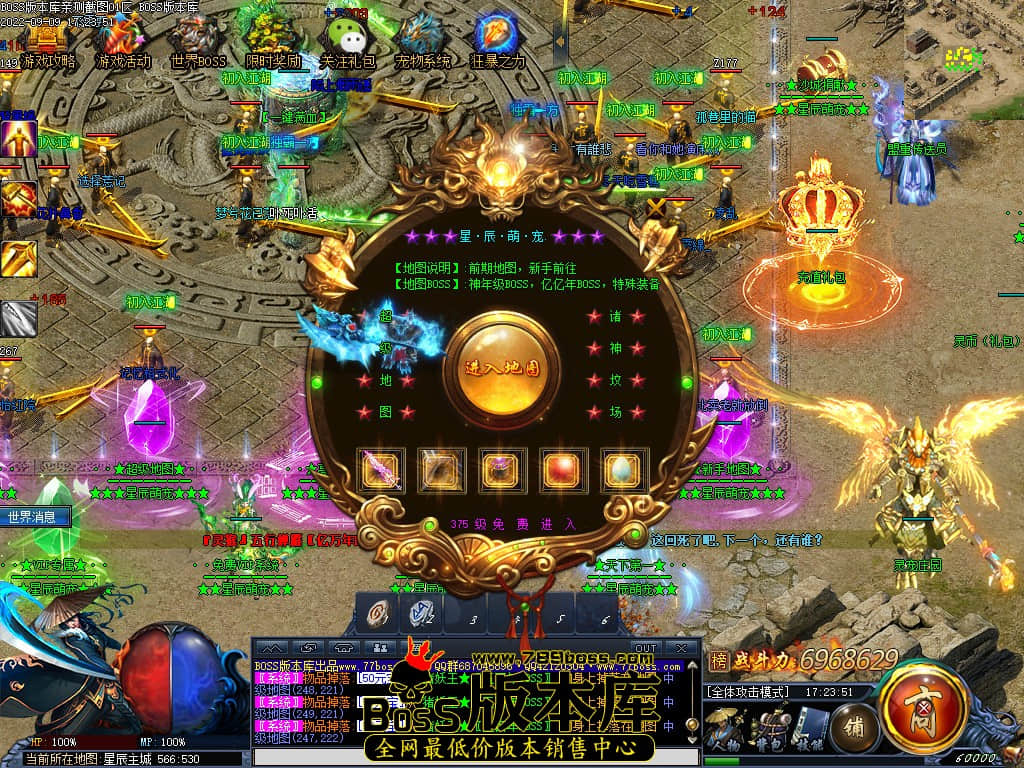Select the red orb reward slot
The width and height of the screenshot is (1024, 768).
coord(563,469)
